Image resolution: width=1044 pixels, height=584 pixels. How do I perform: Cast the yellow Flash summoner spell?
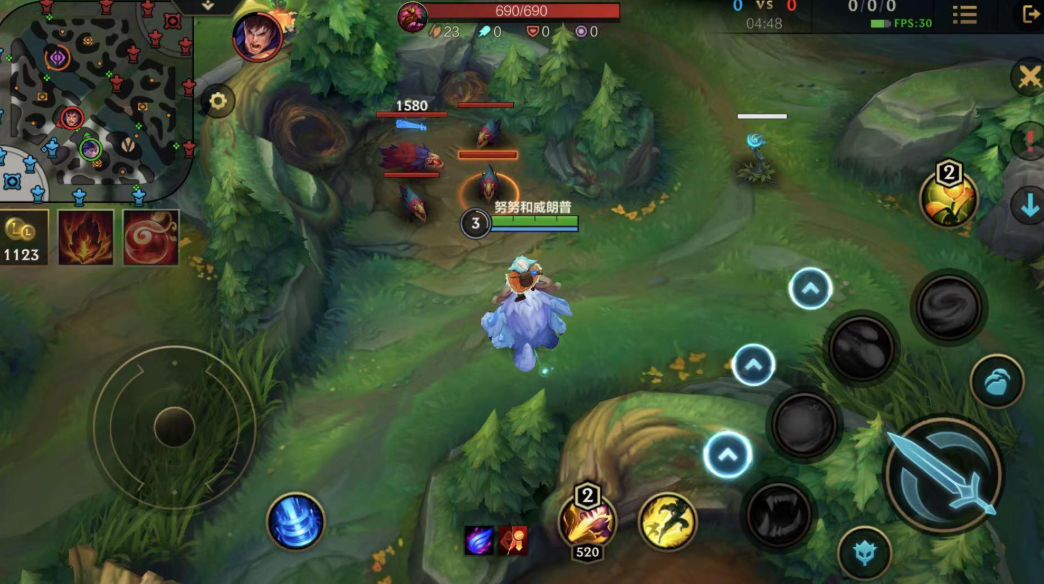tap(668, 521)
